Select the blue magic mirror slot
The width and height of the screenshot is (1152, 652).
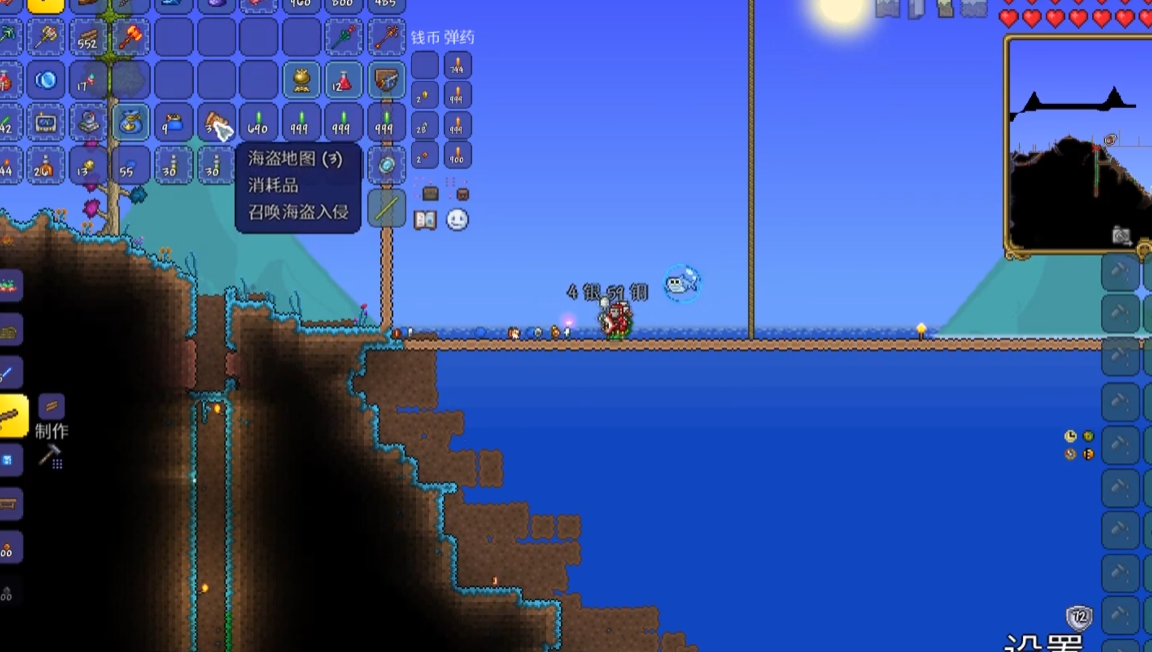[44, 80]
